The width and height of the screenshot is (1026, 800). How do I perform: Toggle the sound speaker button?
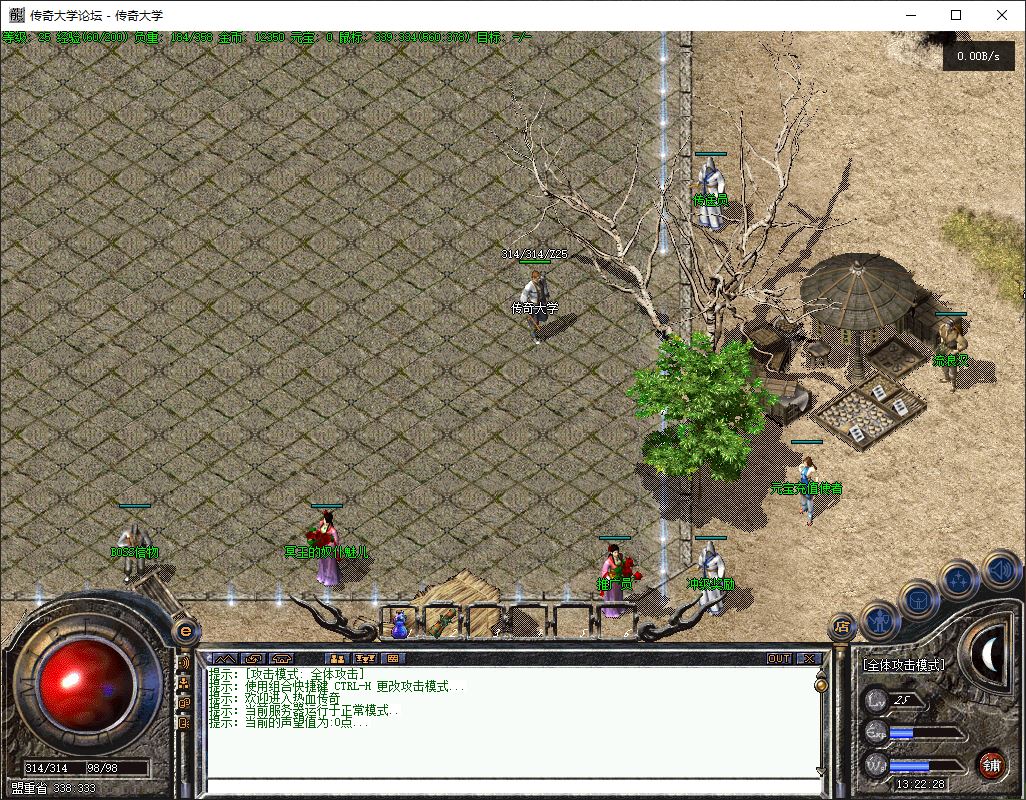[x=999, y=569]
